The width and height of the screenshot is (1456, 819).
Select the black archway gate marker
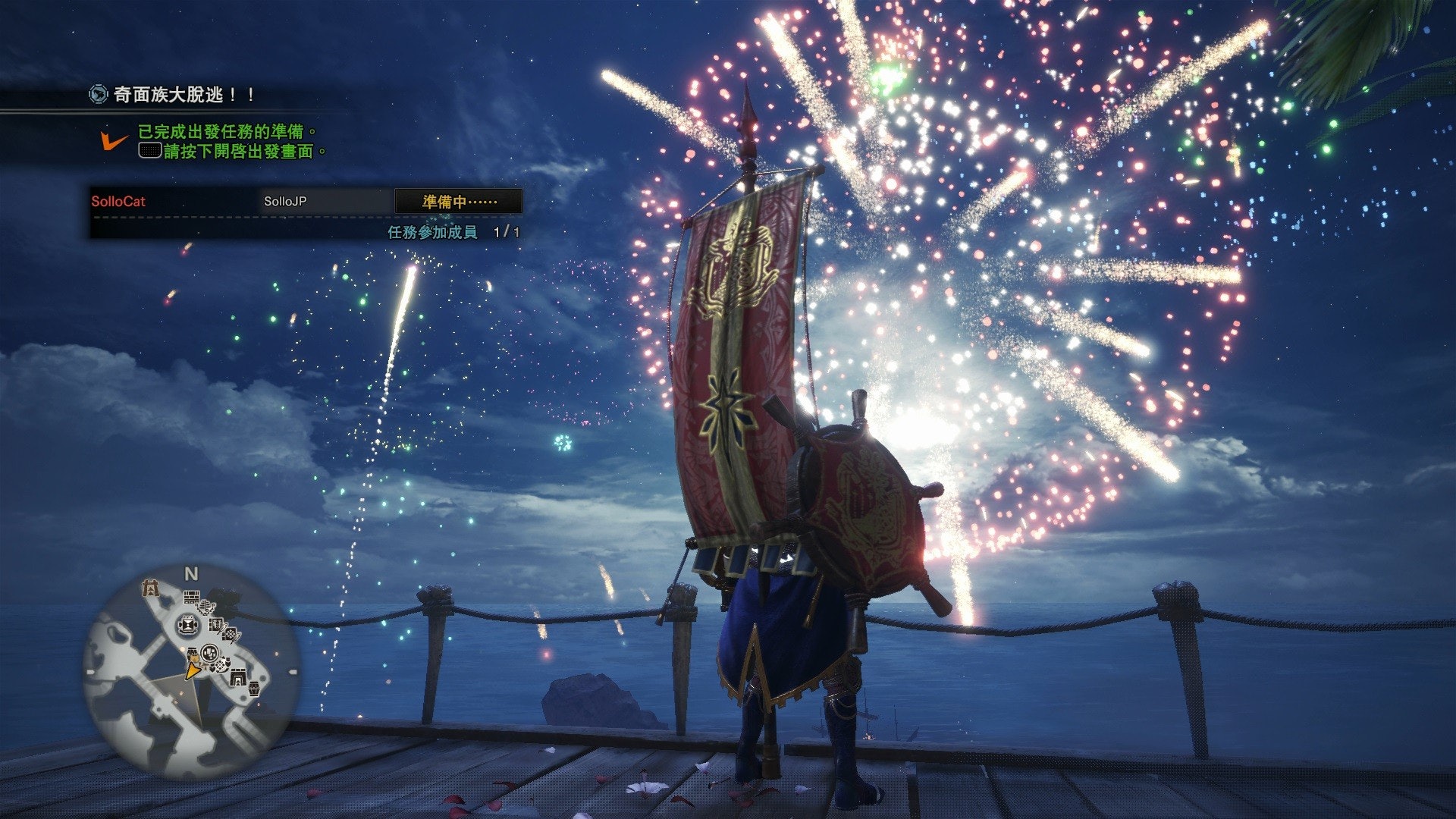click(238, 677)
